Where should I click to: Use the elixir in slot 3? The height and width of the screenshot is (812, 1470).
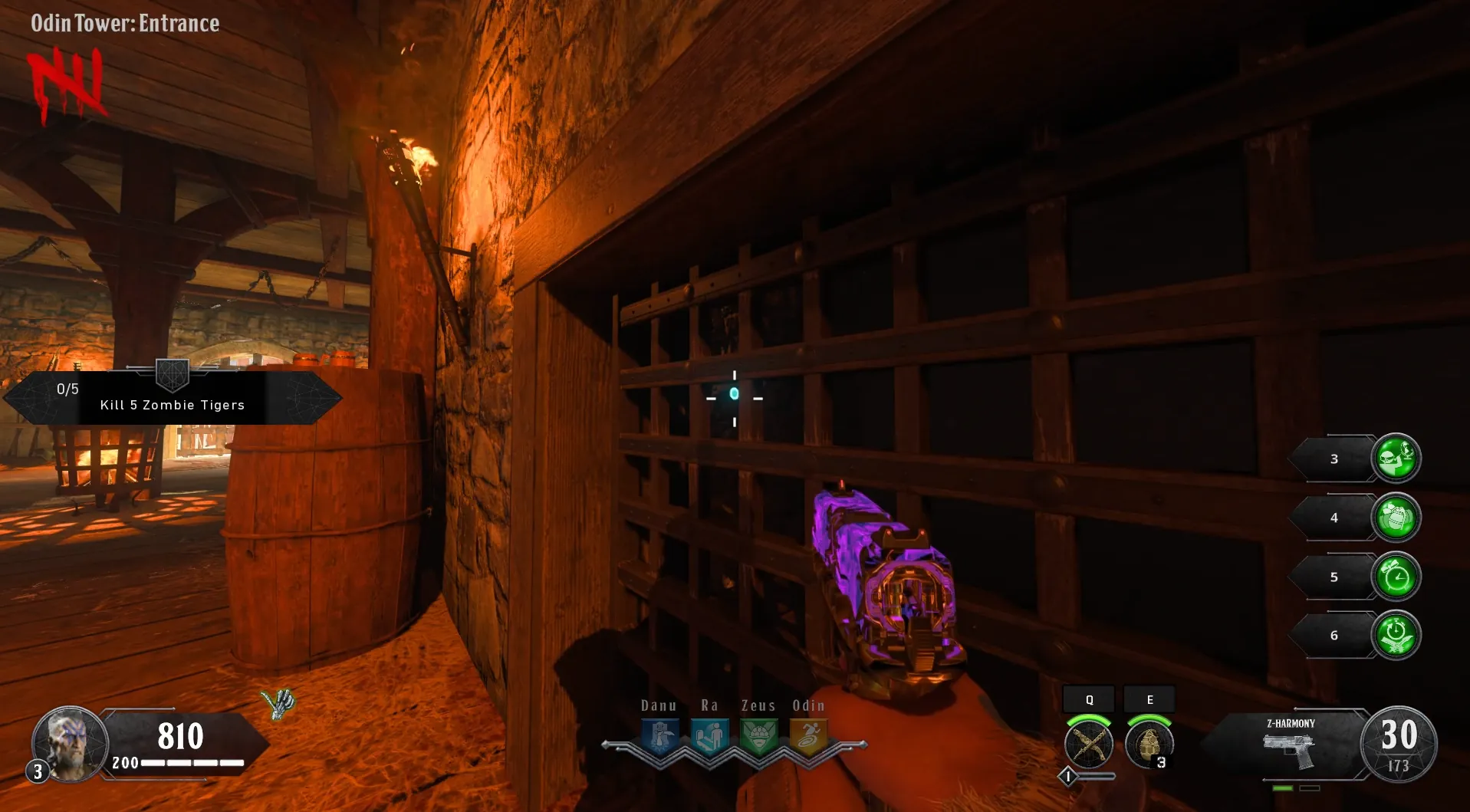1396,459
